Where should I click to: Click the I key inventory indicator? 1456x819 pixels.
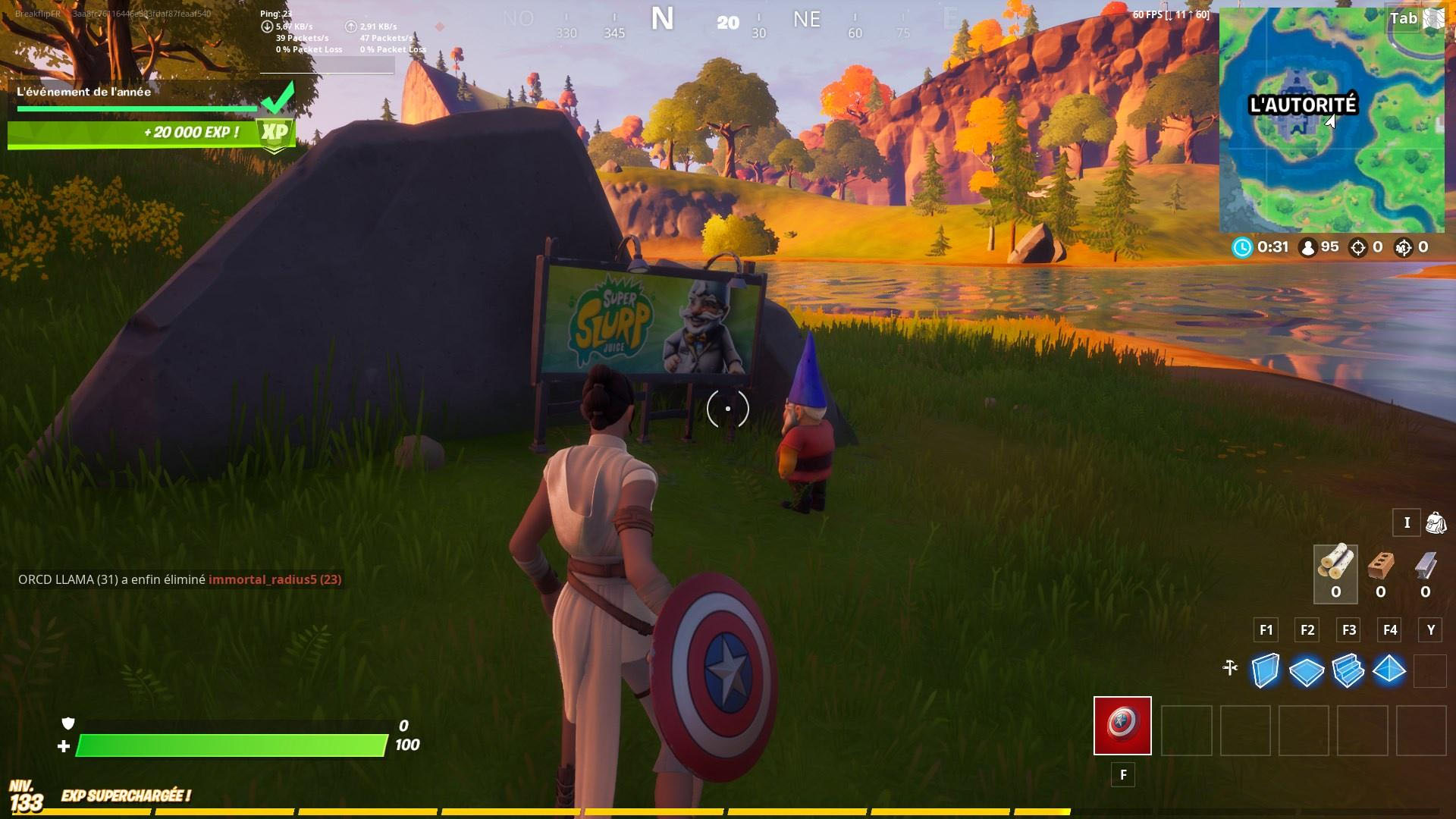point(1407,523)
